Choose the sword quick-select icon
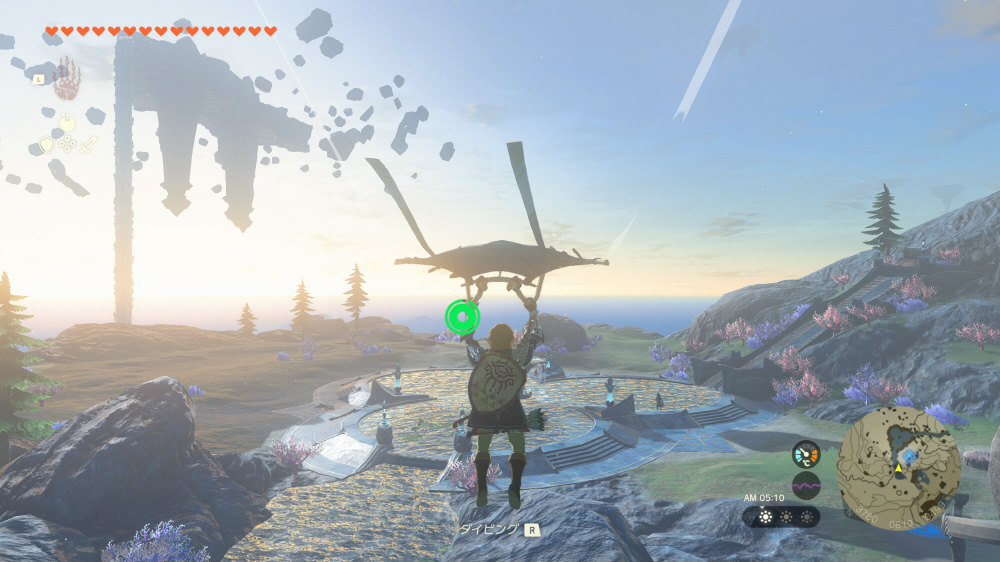 89,144
